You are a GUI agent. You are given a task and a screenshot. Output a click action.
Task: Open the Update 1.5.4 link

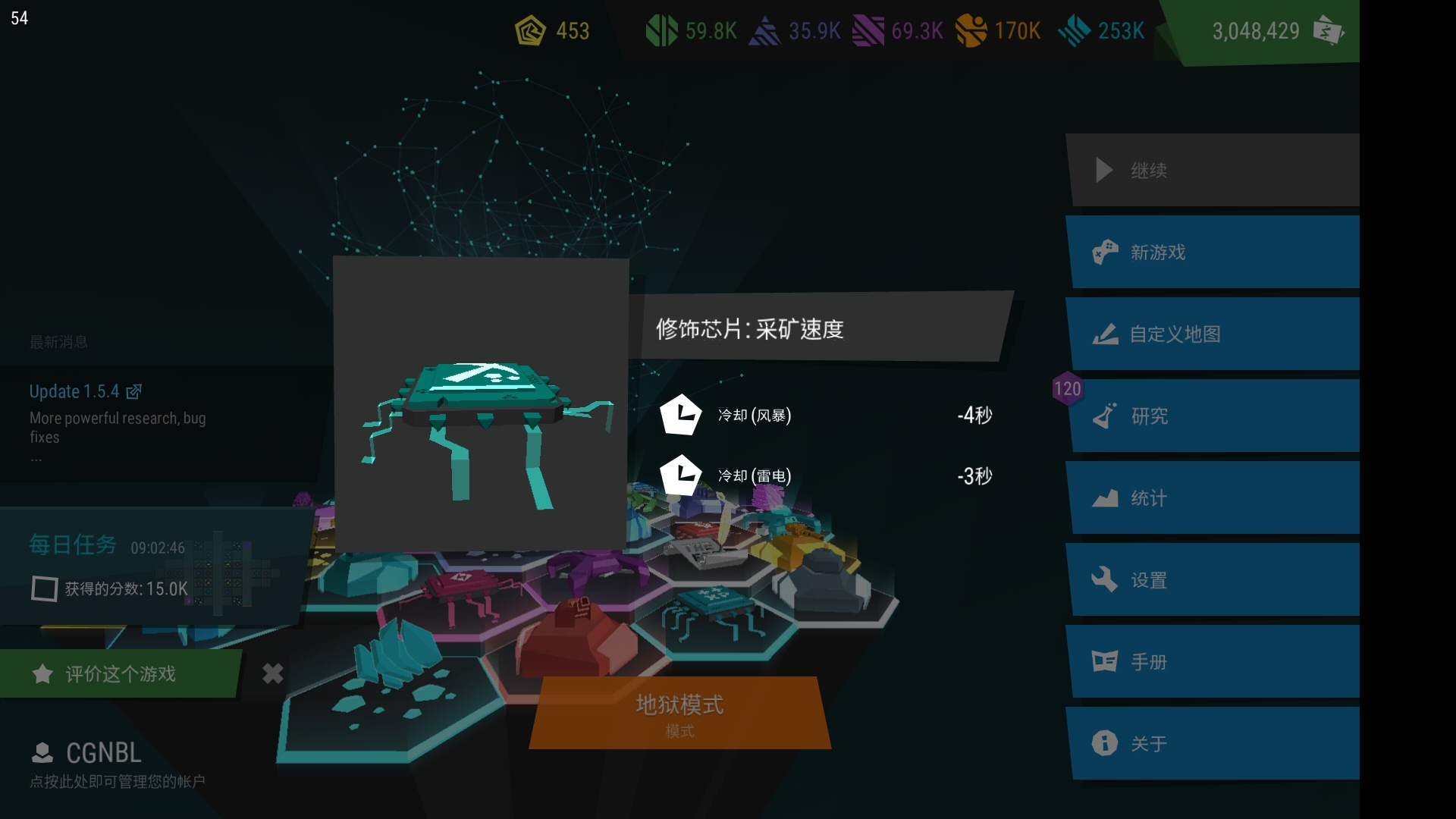76,391
